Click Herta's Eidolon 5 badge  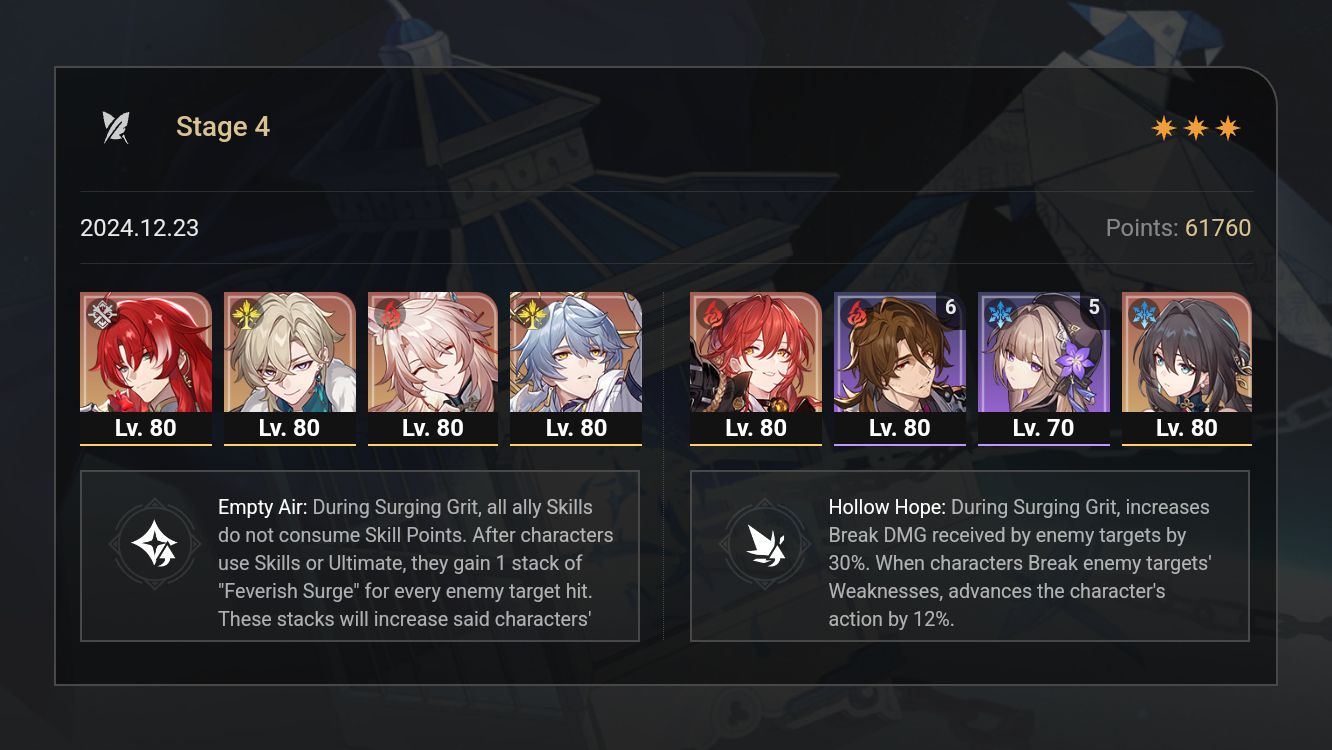point(1093,307)
